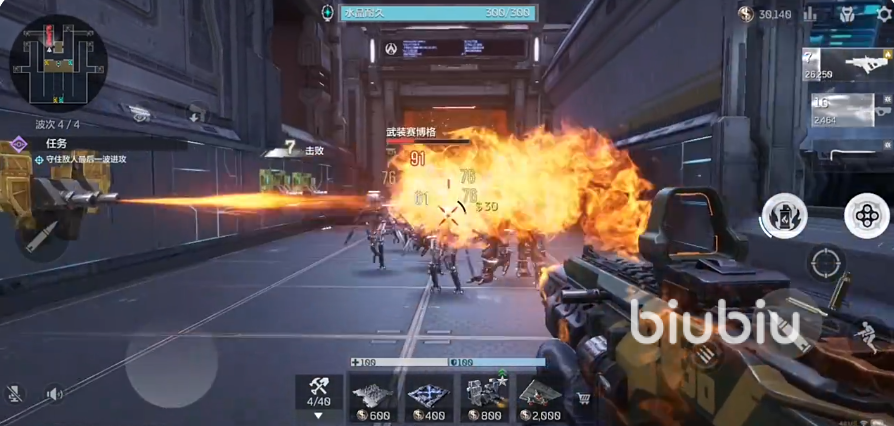The width and height of the screenshot is (894, 426).
Task: Purchase the 2,000-coin defense platform
Action: click(540, 398)
